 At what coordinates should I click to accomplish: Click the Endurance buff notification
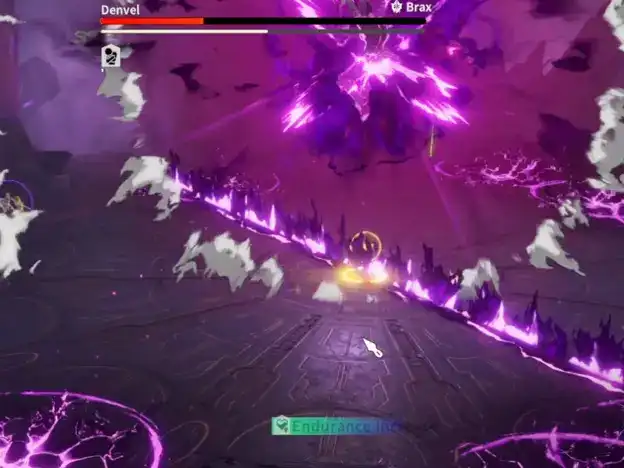[337, 426]
